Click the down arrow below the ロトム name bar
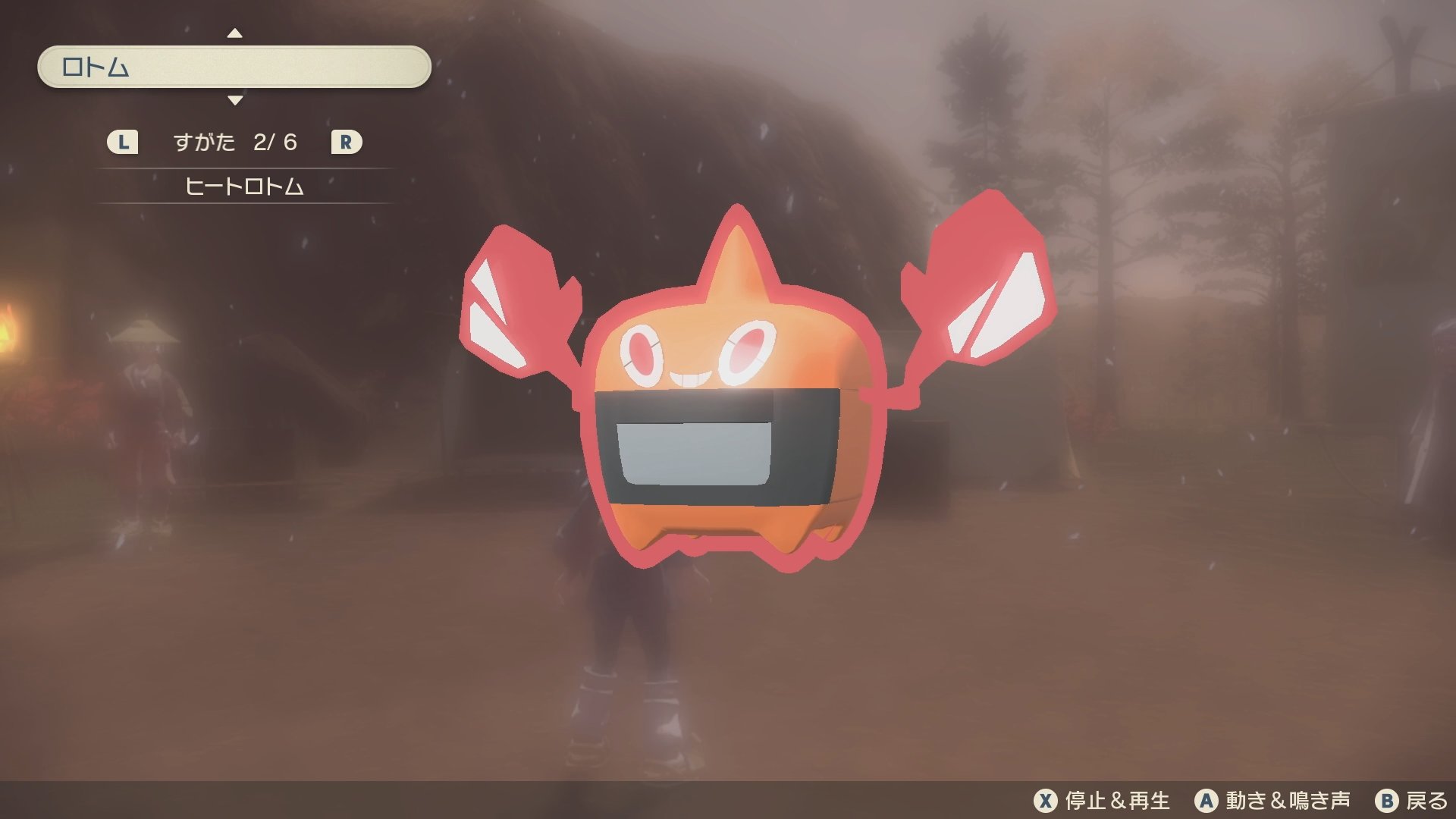Image resolution: width=1456 pixels, height=819 pixels. click(x=235, y=100)
